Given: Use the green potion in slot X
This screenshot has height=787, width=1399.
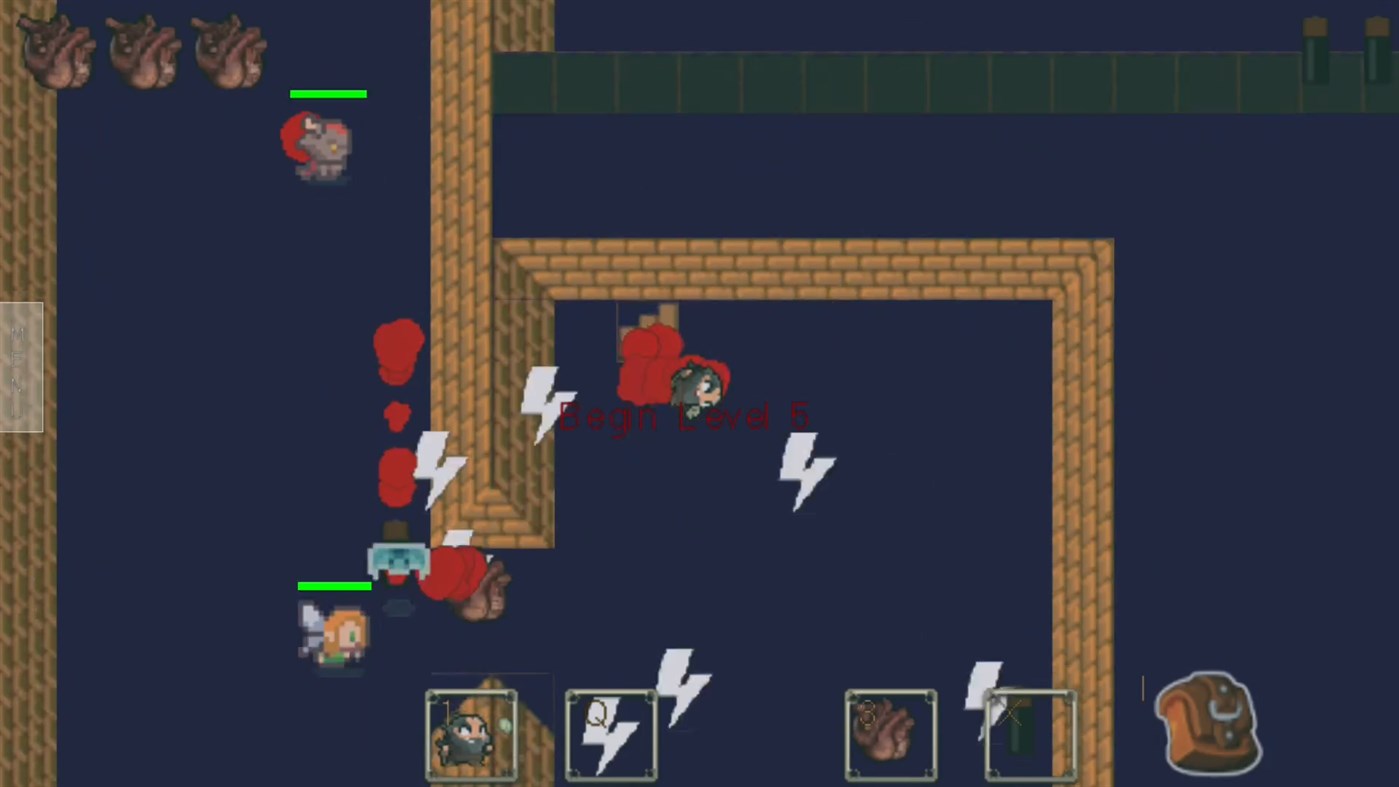Looking at the screenshot, I should tap(1029, 735).
